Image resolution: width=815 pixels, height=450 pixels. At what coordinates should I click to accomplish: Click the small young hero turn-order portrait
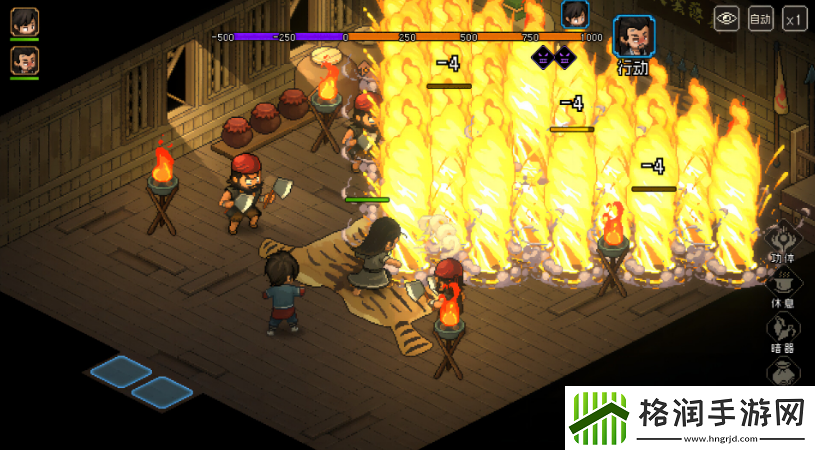(x=574, y=14)
